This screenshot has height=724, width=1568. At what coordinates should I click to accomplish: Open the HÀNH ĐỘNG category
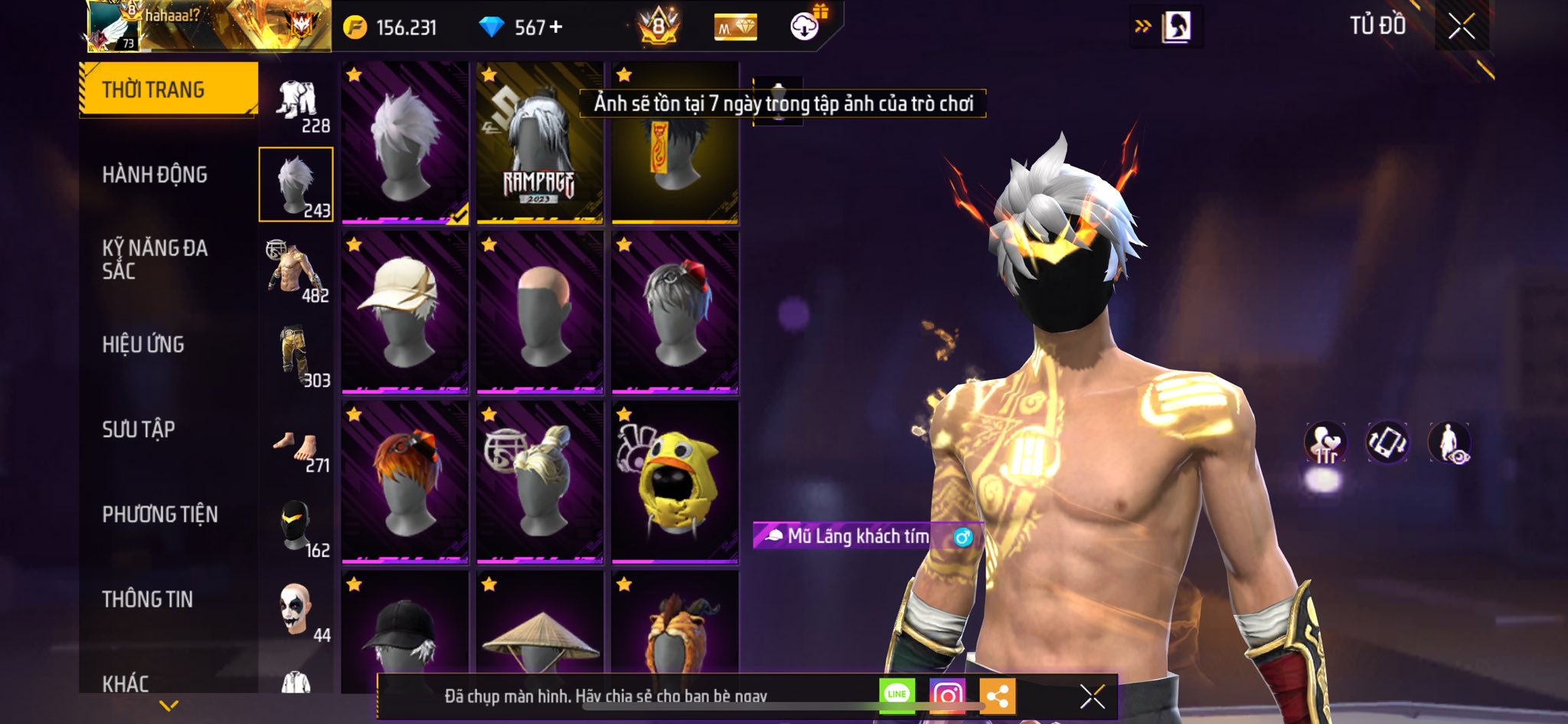155,175
